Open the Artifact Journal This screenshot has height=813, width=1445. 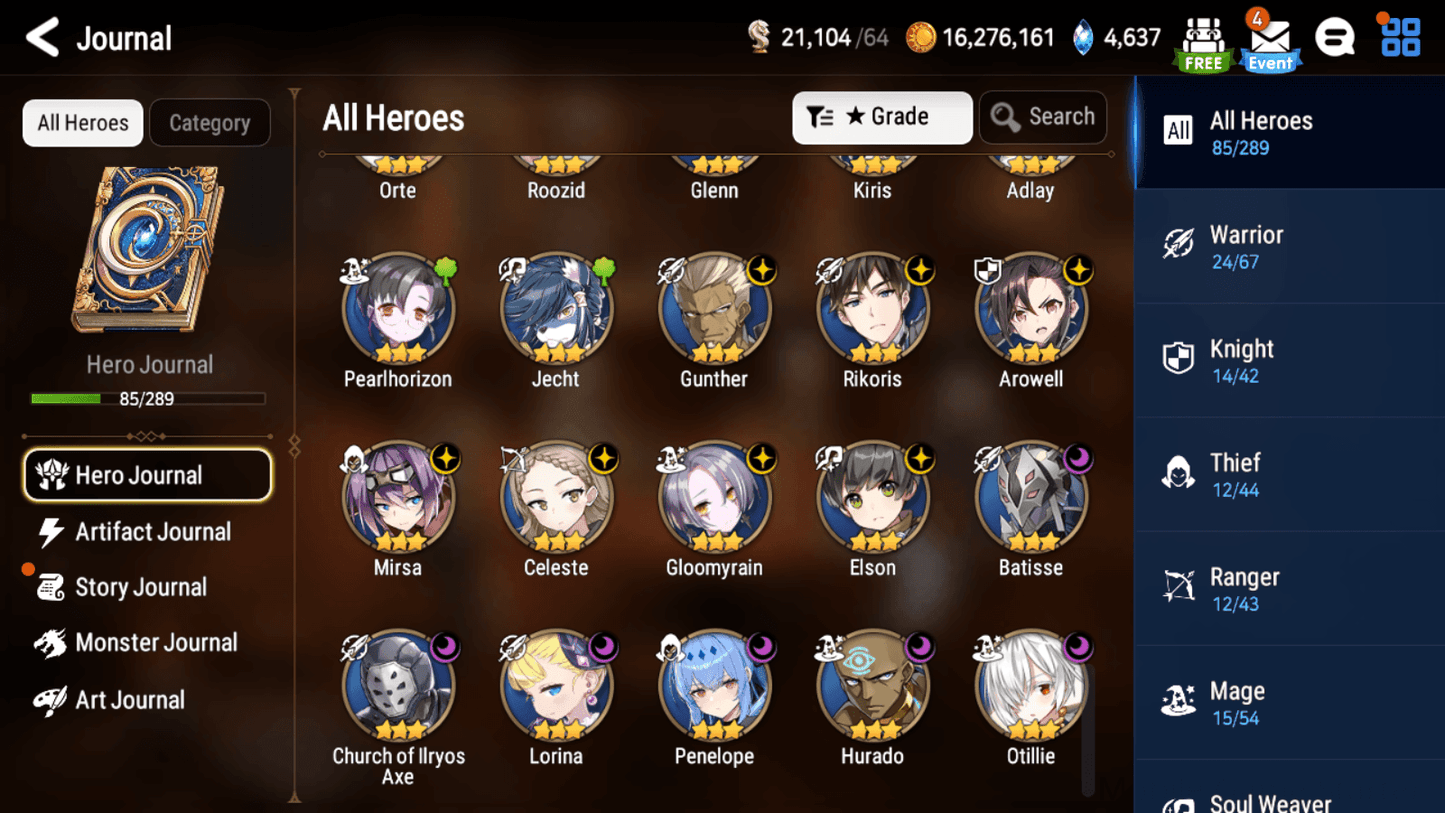(152, 532)
